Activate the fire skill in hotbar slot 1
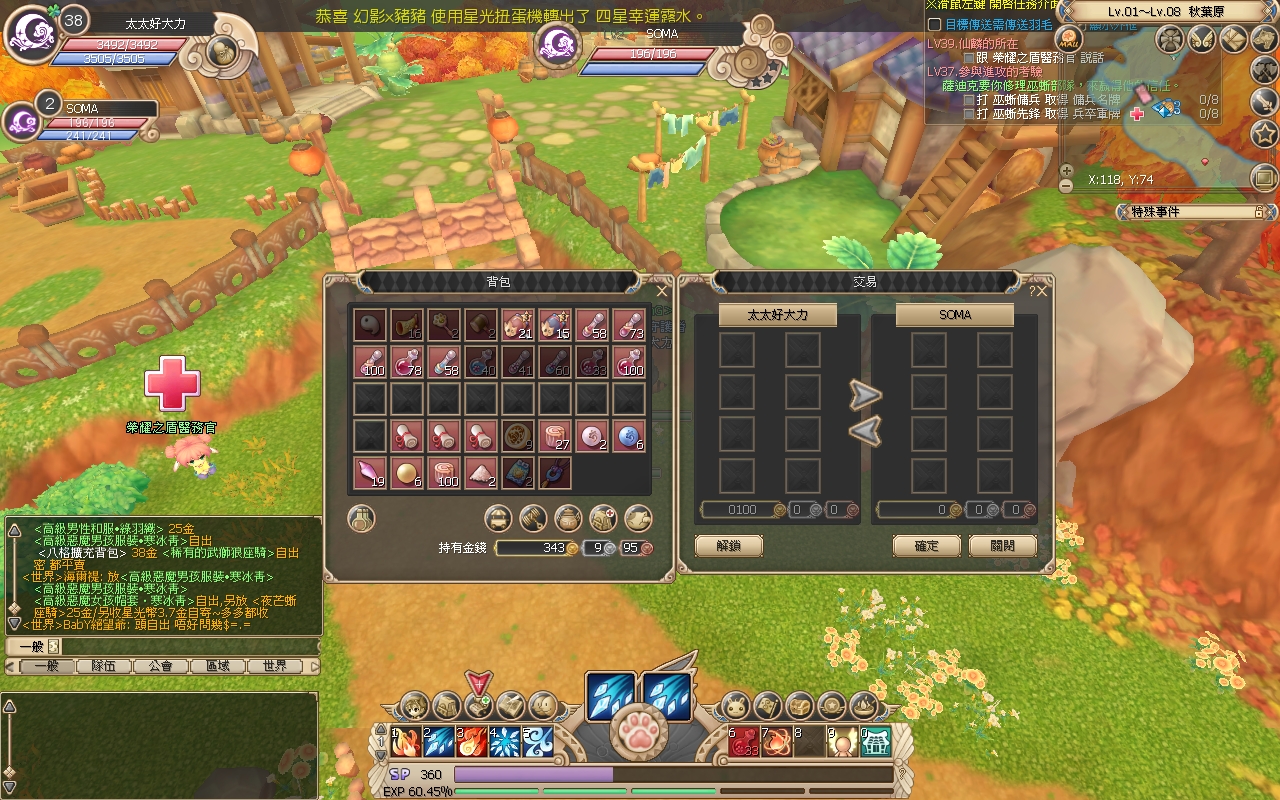Screen dimensions: 1280x800 point(405,741)
